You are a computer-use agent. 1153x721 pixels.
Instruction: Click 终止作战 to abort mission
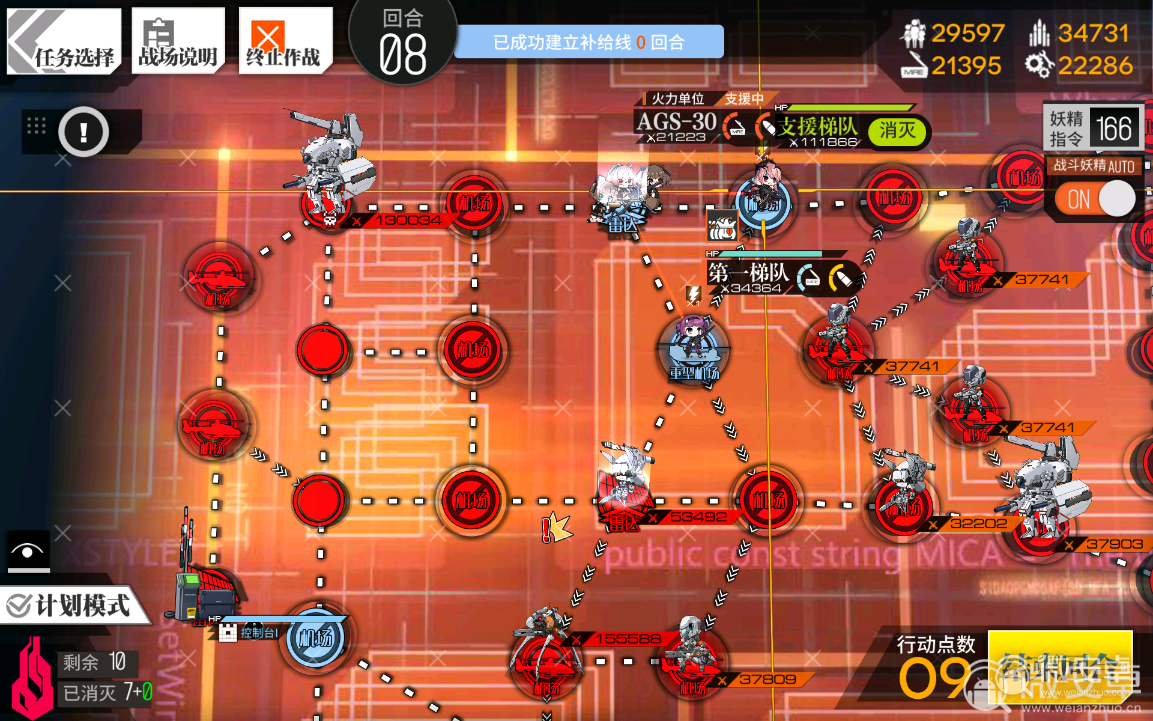click(x=284, y=42)
